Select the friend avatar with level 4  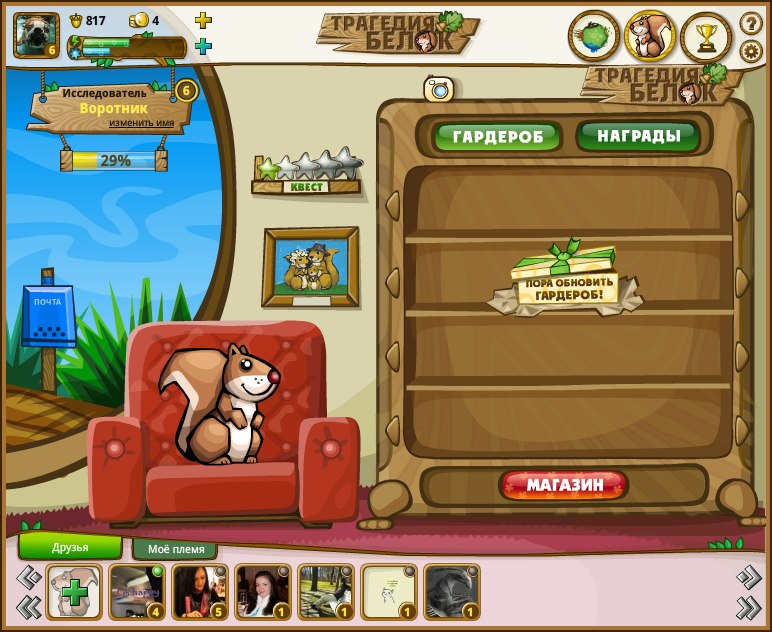pyautogui.click(x=137, y=592)
